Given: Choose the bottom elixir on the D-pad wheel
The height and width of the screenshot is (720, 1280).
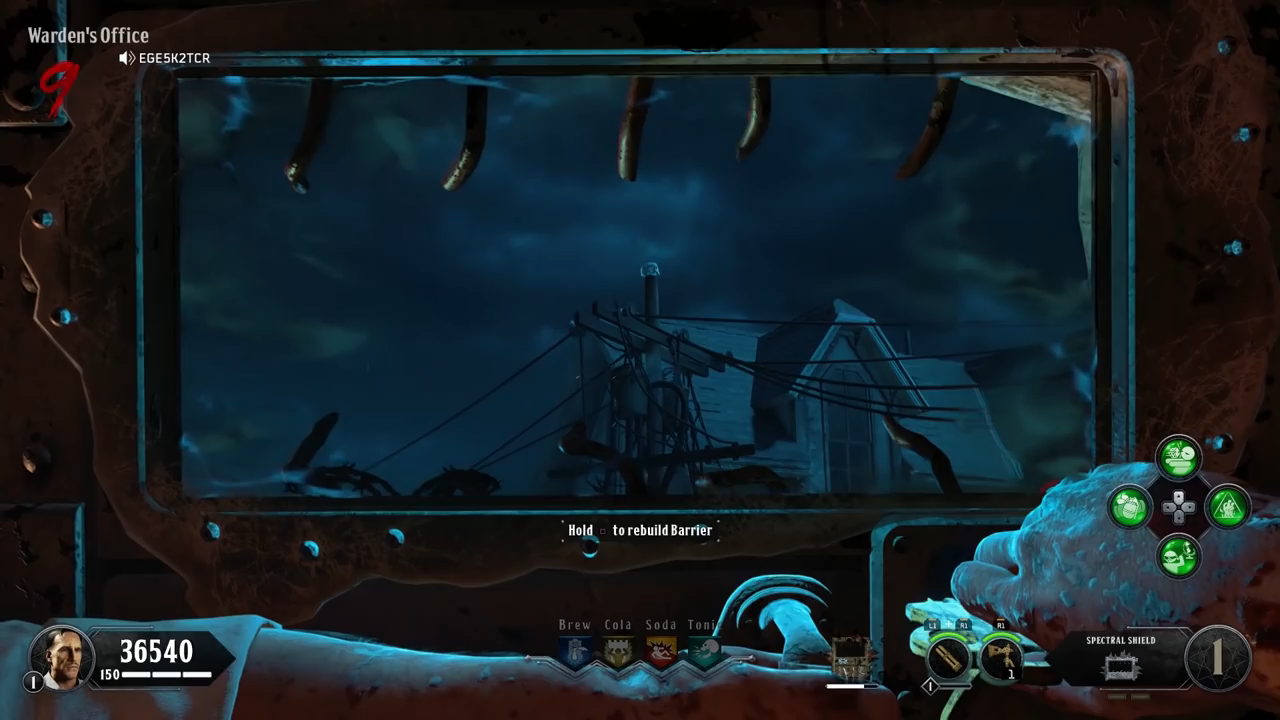Looking at the screenshot, I should [1179, 555].
